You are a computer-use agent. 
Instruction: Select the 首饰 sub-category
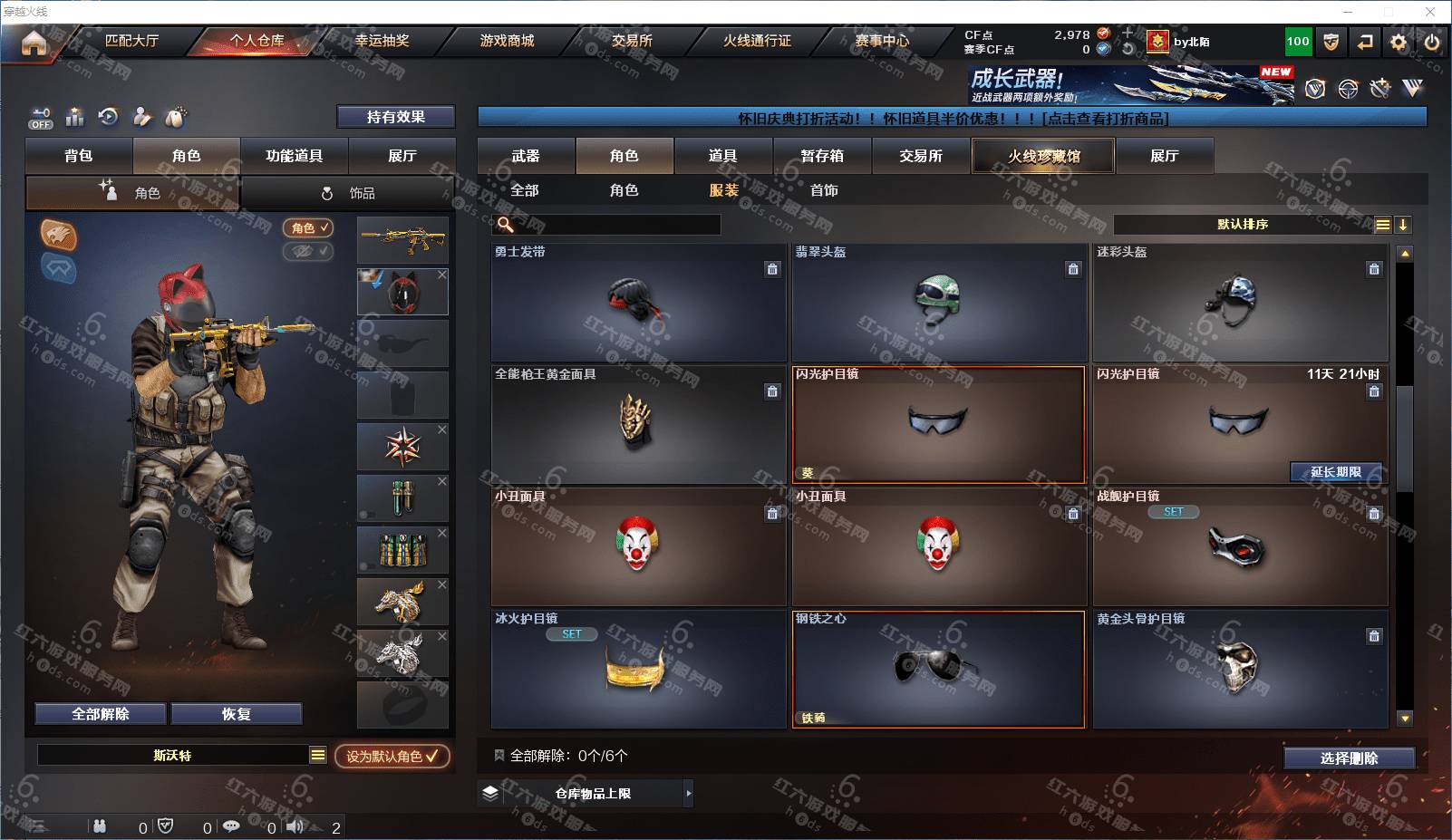(x=824, y=190)
